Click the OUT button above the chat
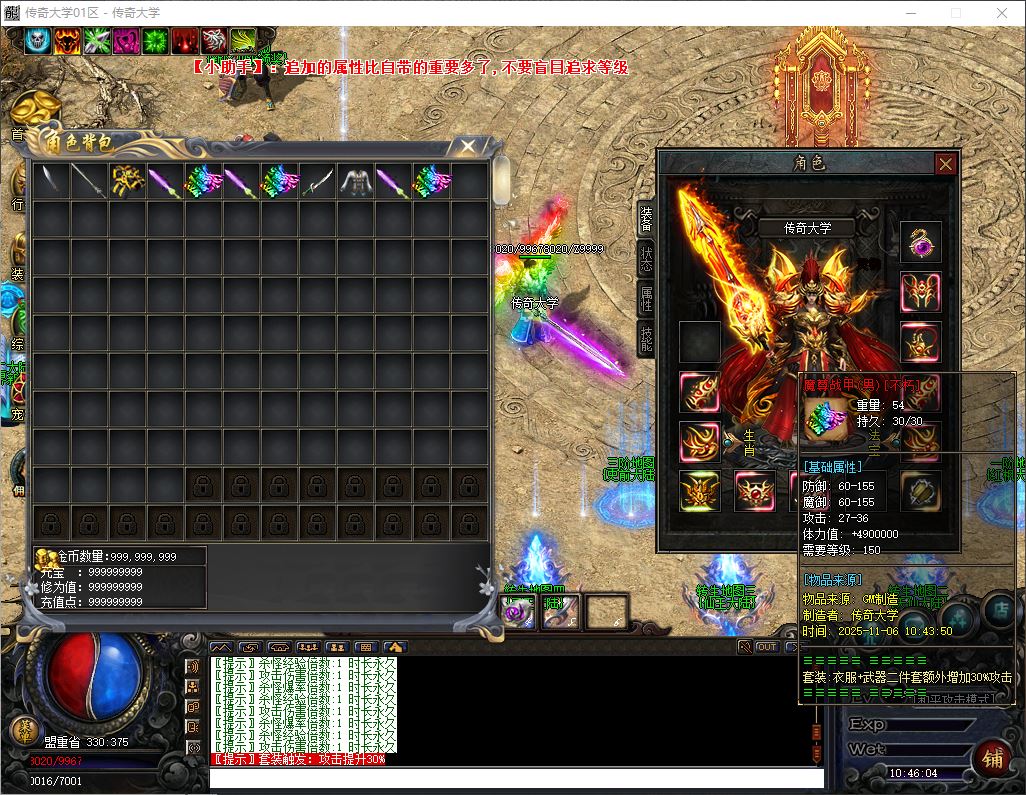Screen dimensions: 1026x795 [x=767, y=647]
